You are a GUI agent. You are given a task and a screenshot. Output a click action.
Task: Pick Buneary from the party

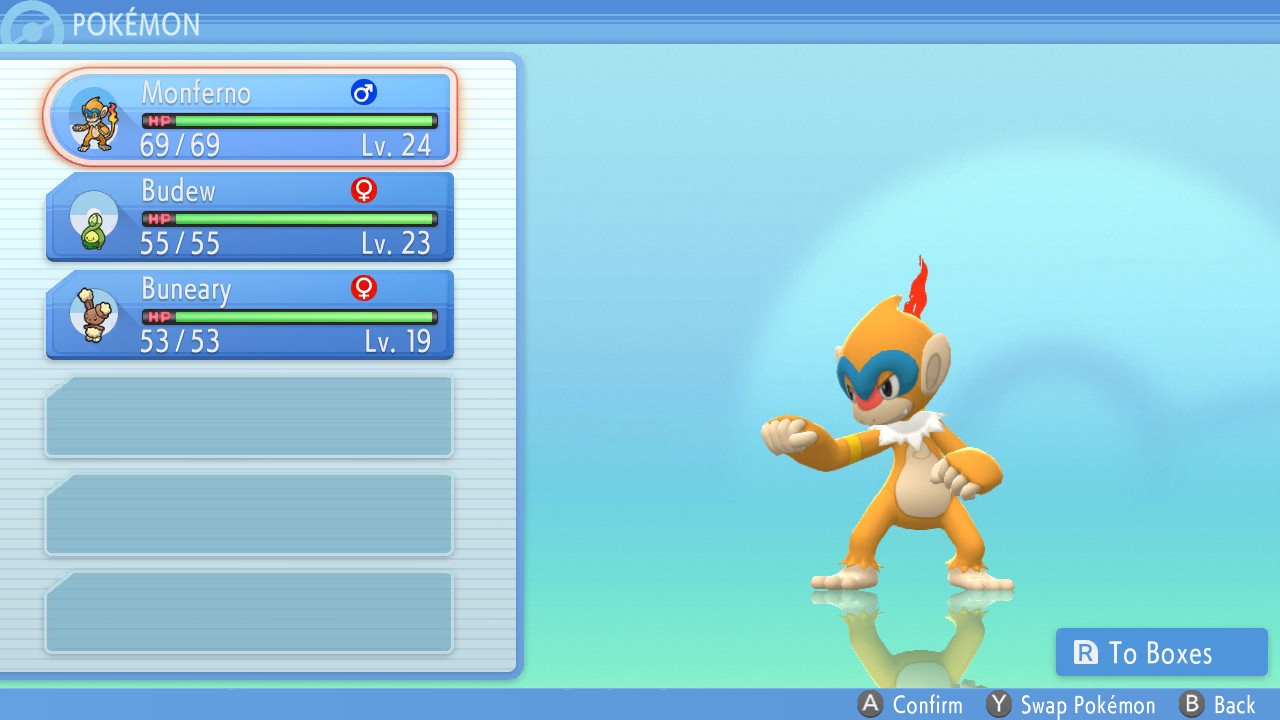250,314
